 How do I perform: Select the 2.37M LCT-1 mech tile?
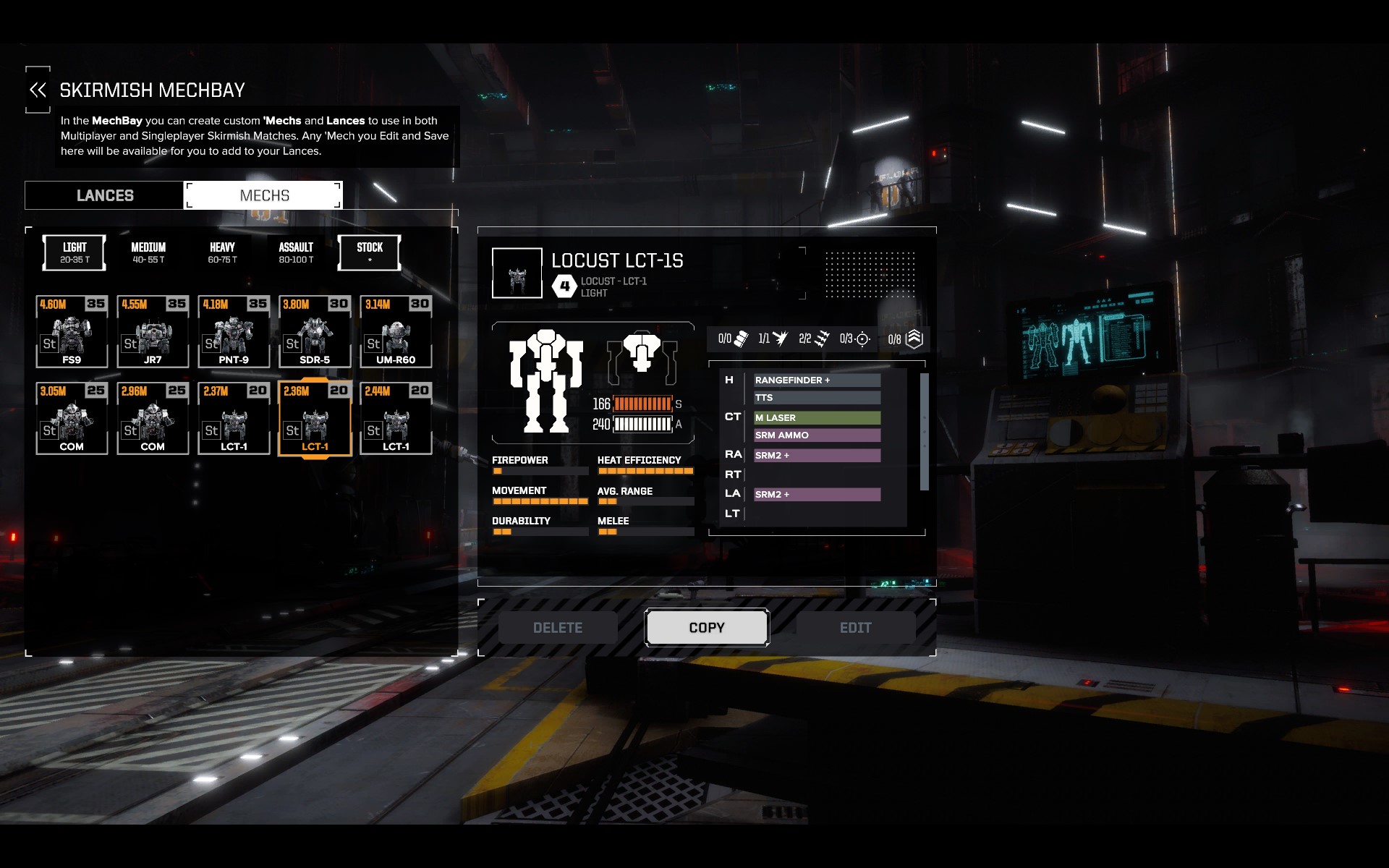pos(234,419)
